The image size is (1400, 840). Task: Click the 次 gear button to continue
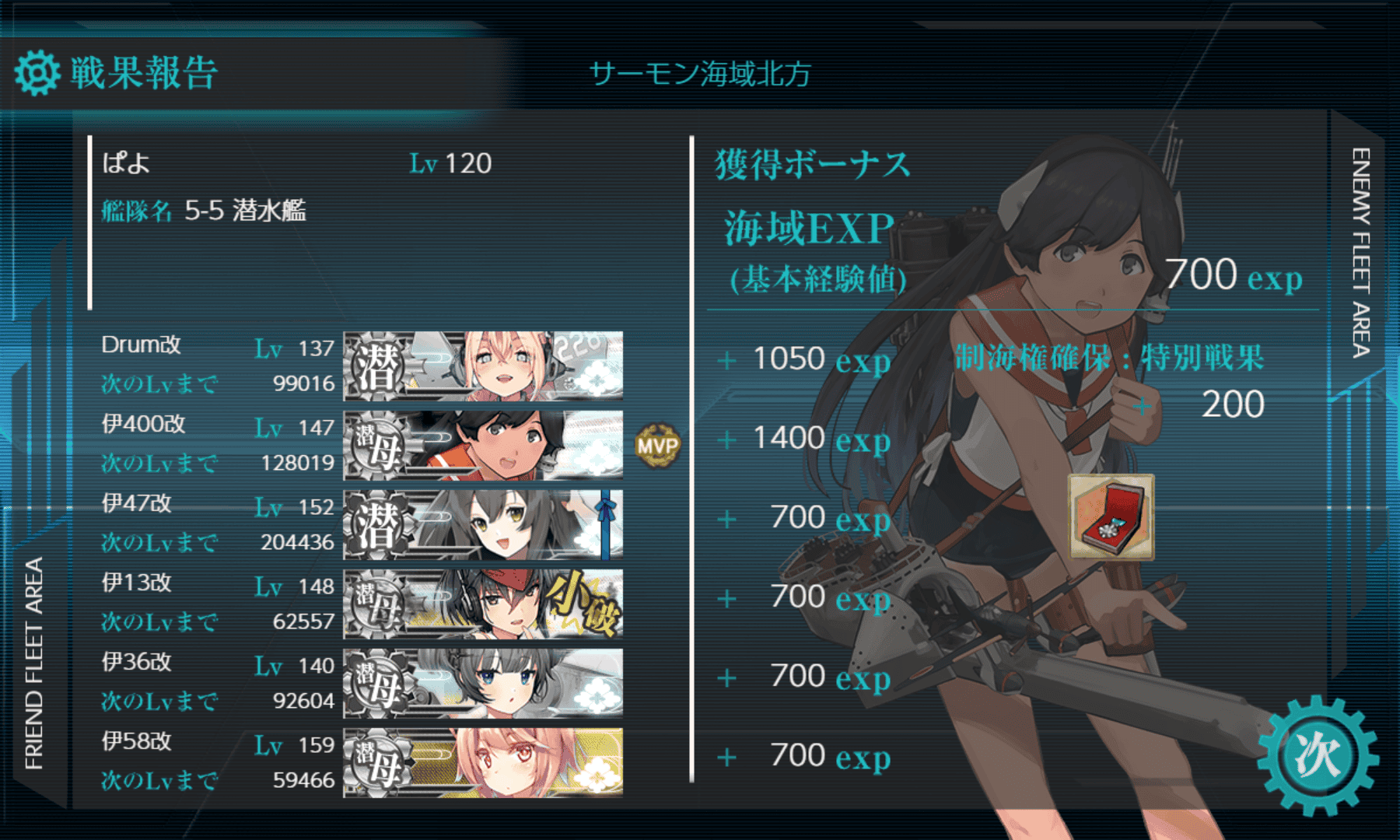click(1317, 755)
